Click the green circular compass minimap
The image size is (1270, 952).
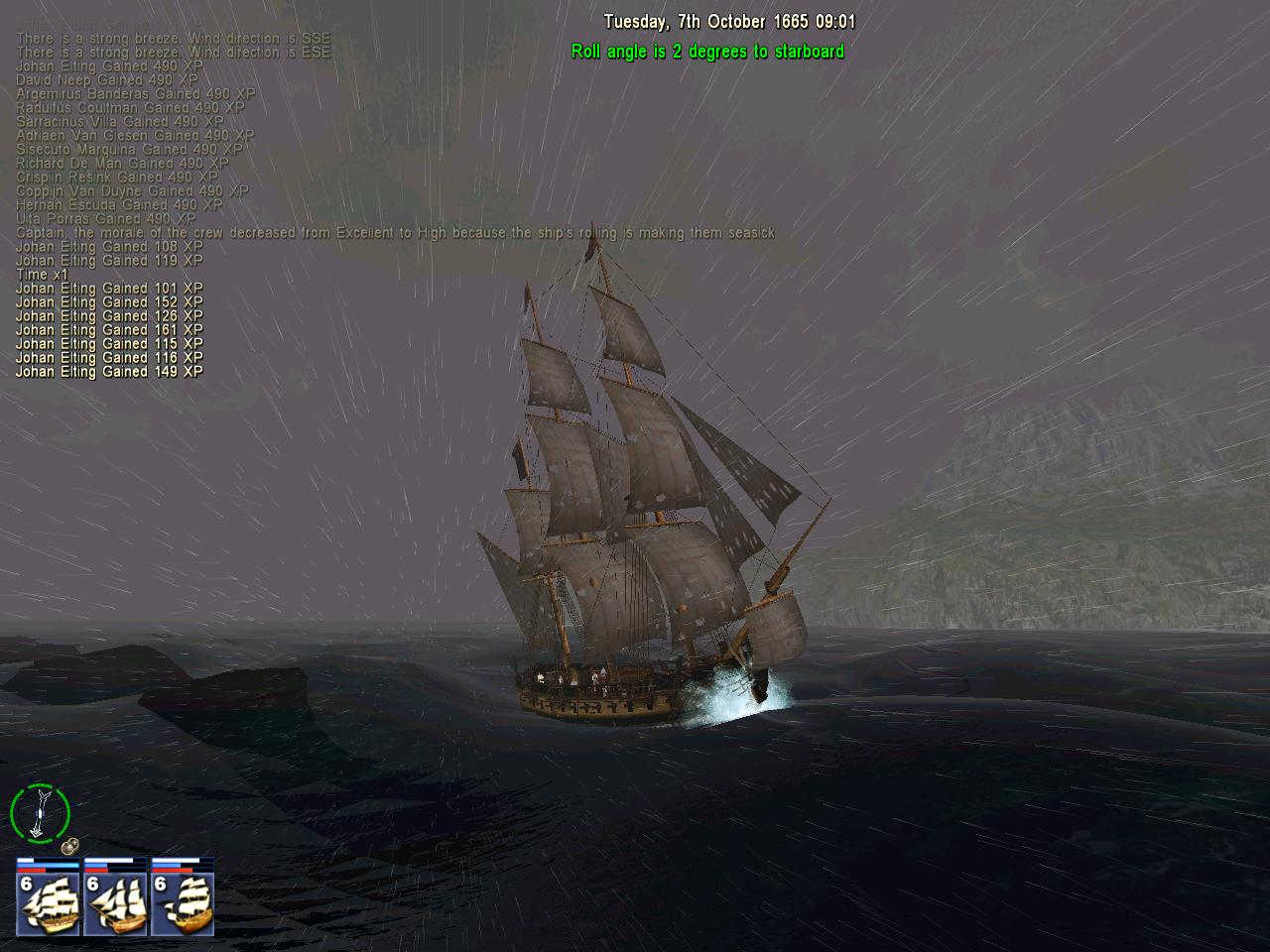click(40, 813)
